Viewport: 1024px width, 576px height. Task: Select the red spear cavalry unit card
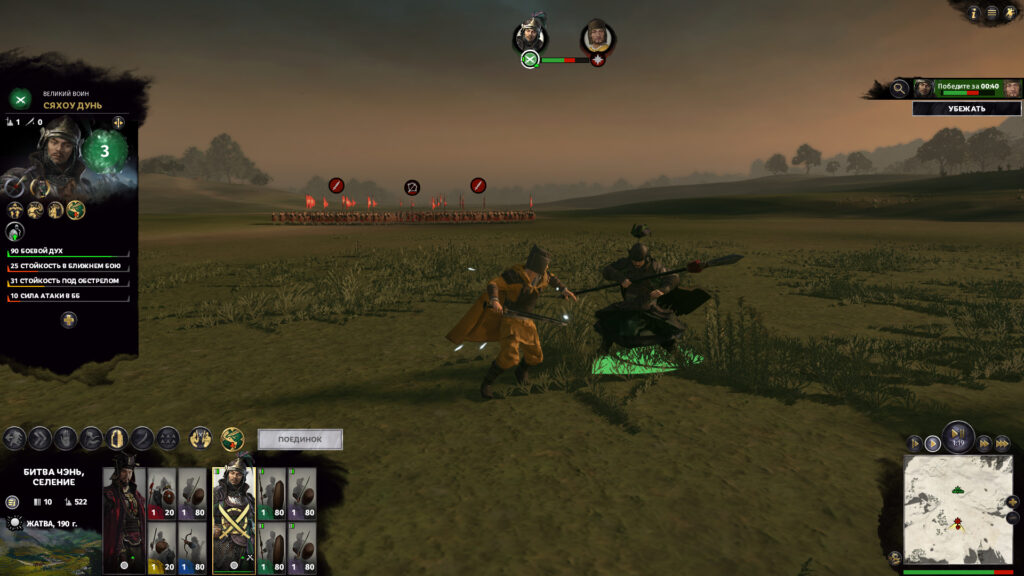(163, 492)
